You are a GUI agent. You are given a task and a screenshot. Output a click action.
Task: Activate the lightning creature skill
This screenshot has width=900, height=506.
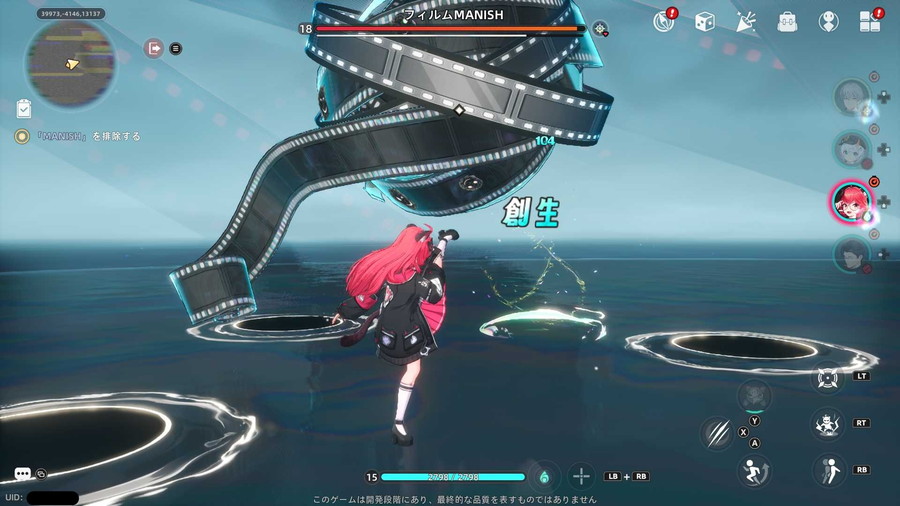coord(827,423)
